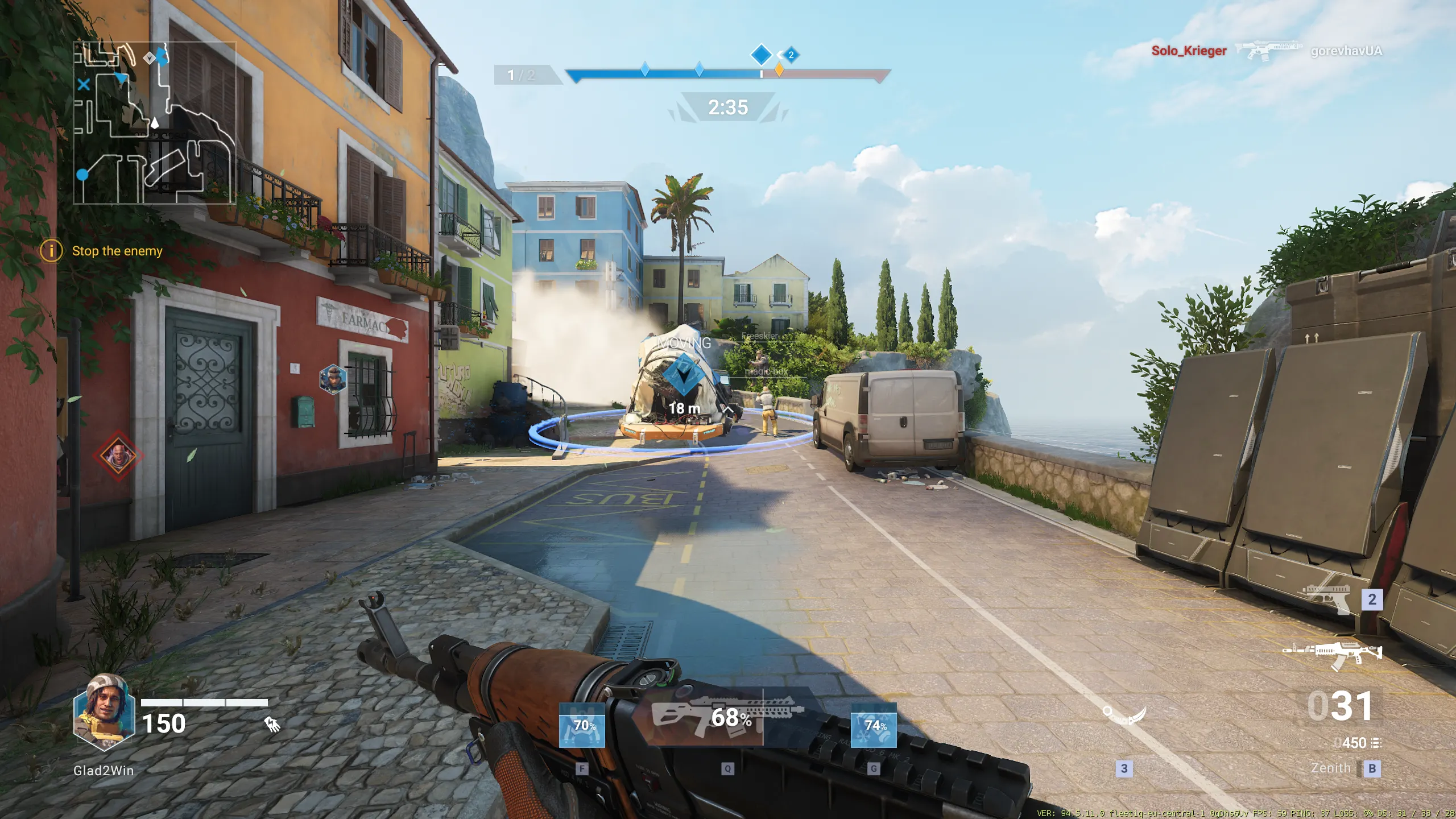Click Solo_Krieger's name in the kill feed

point(1189,52)
